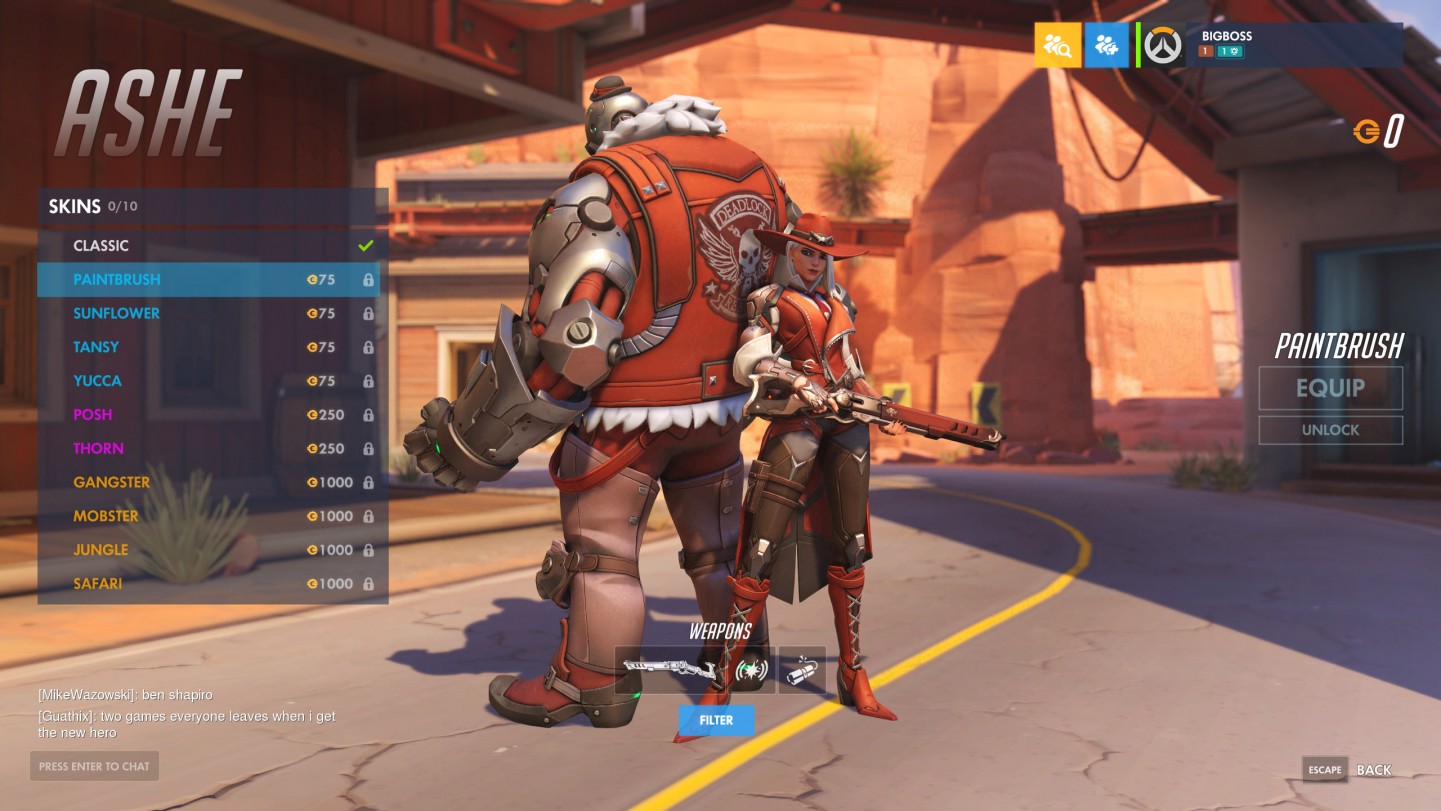Open the Filter options
The image size is (1441, 811).
716,720
